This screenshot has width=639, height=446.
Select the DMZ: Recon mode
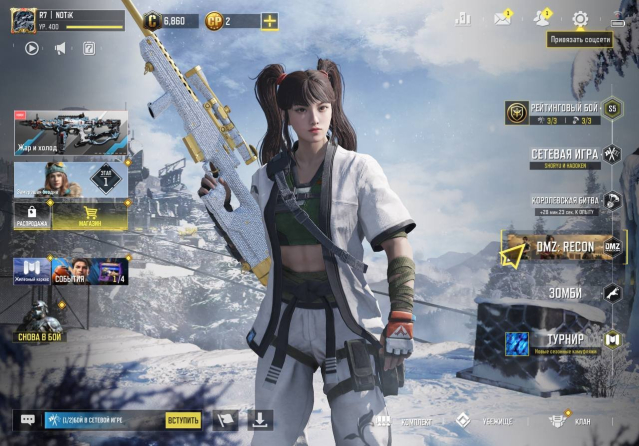pos(563,247)
